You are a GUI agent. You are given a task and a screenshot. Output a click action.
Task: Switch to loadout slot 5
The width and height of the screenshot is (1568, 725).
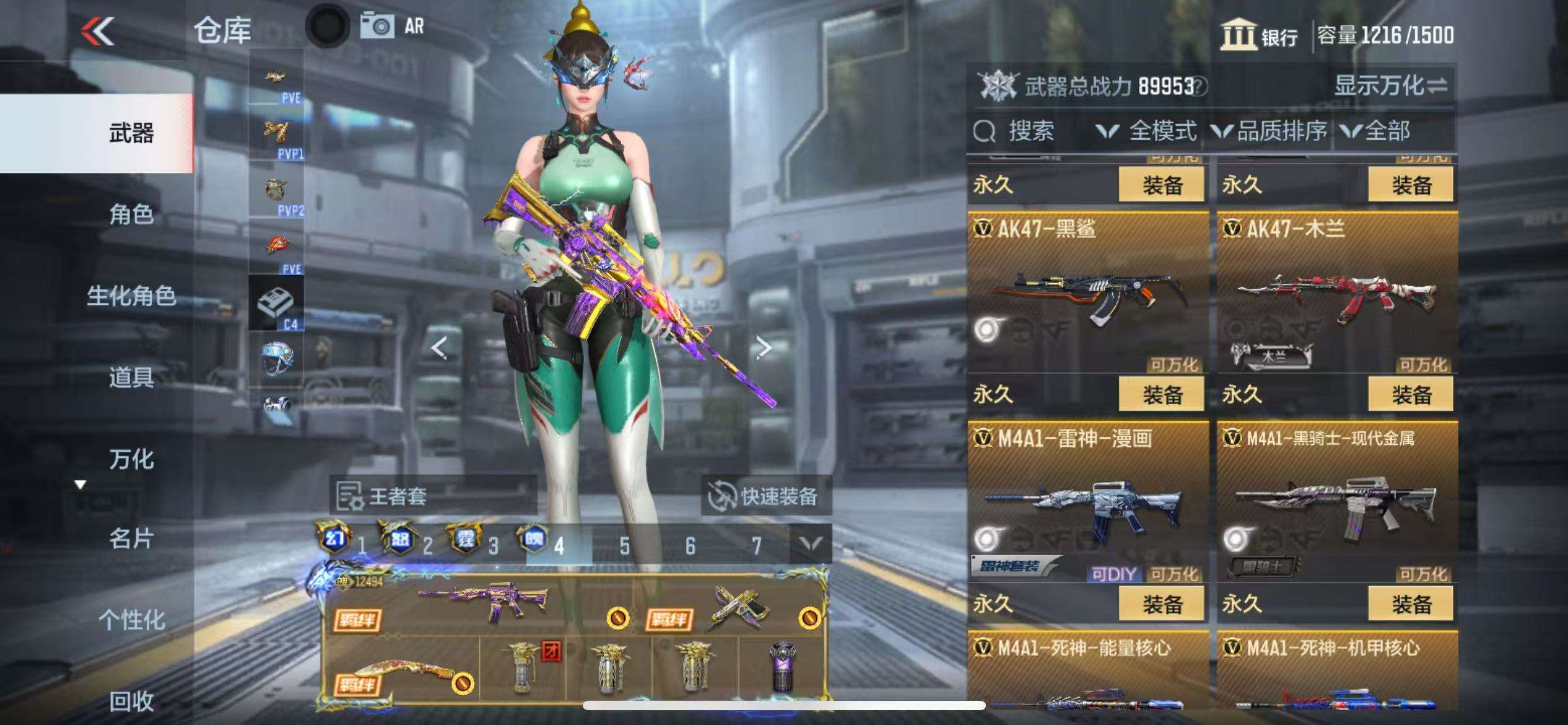(x=624, y=546)
